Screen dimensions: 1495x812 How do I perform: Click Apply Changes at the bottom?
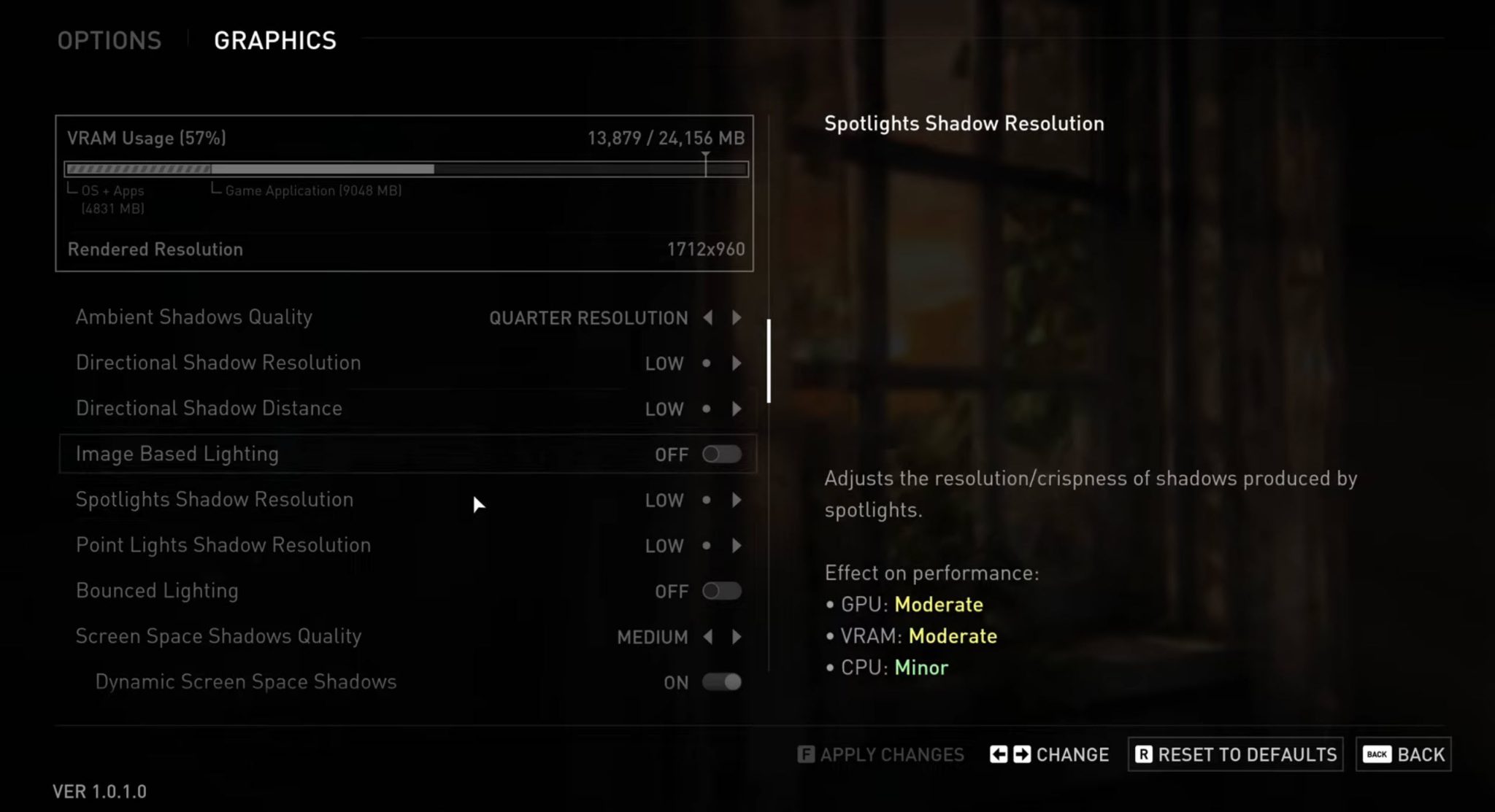coord(881,754)
